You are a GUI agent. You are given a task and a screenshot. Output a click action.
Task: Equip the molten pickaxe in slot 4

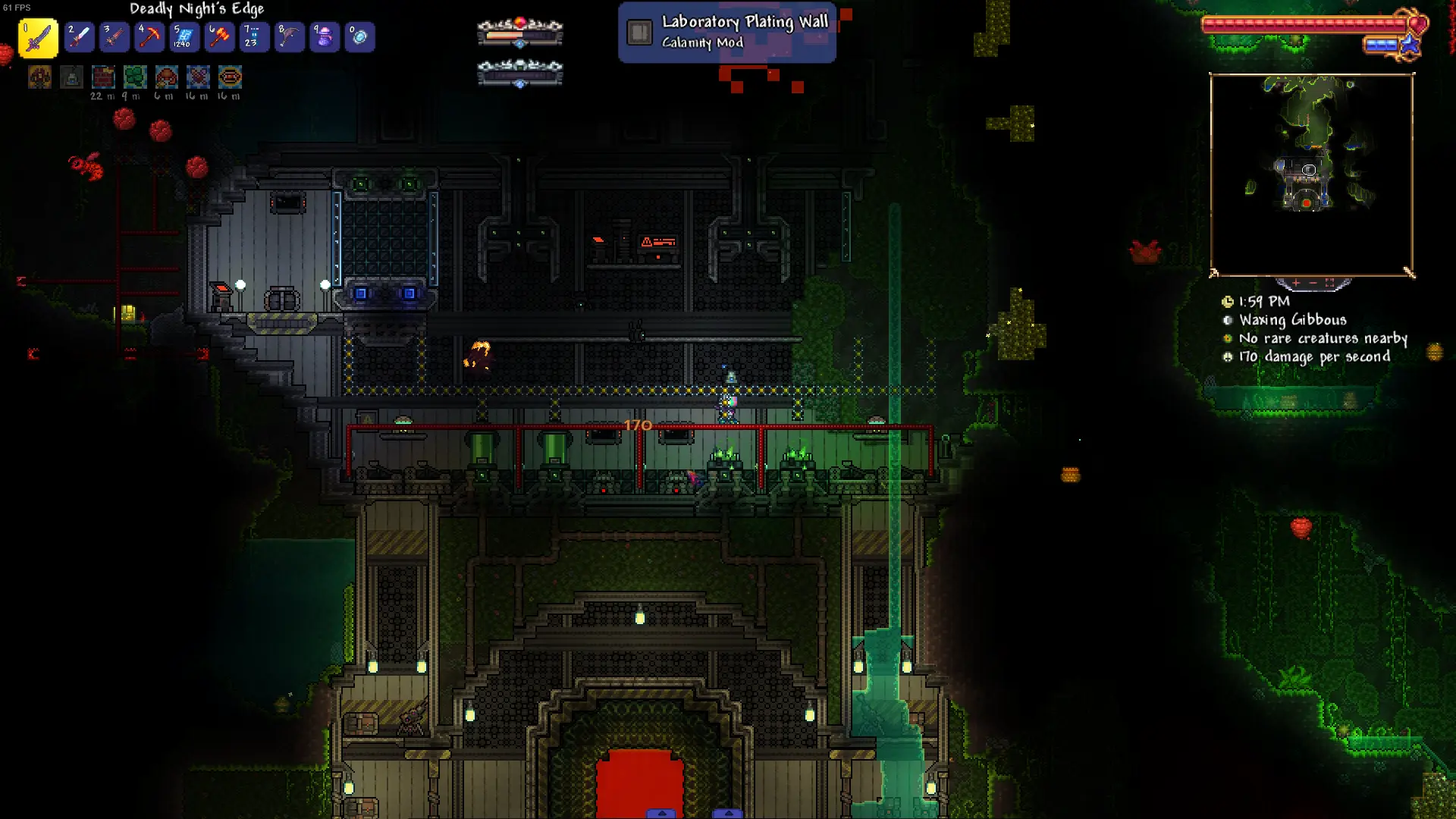click(149, 37)
